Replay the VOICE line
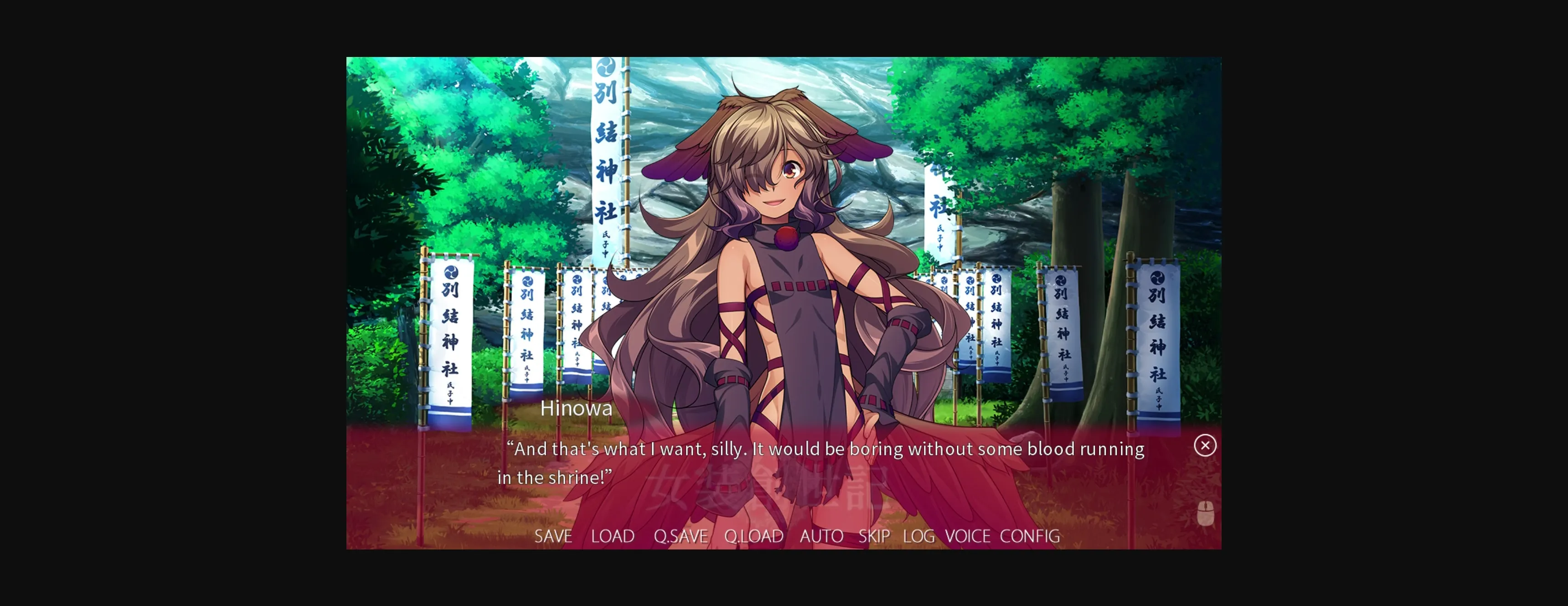Image resolution: width=1568 pixels, height=606 pixels. point(967,536)
